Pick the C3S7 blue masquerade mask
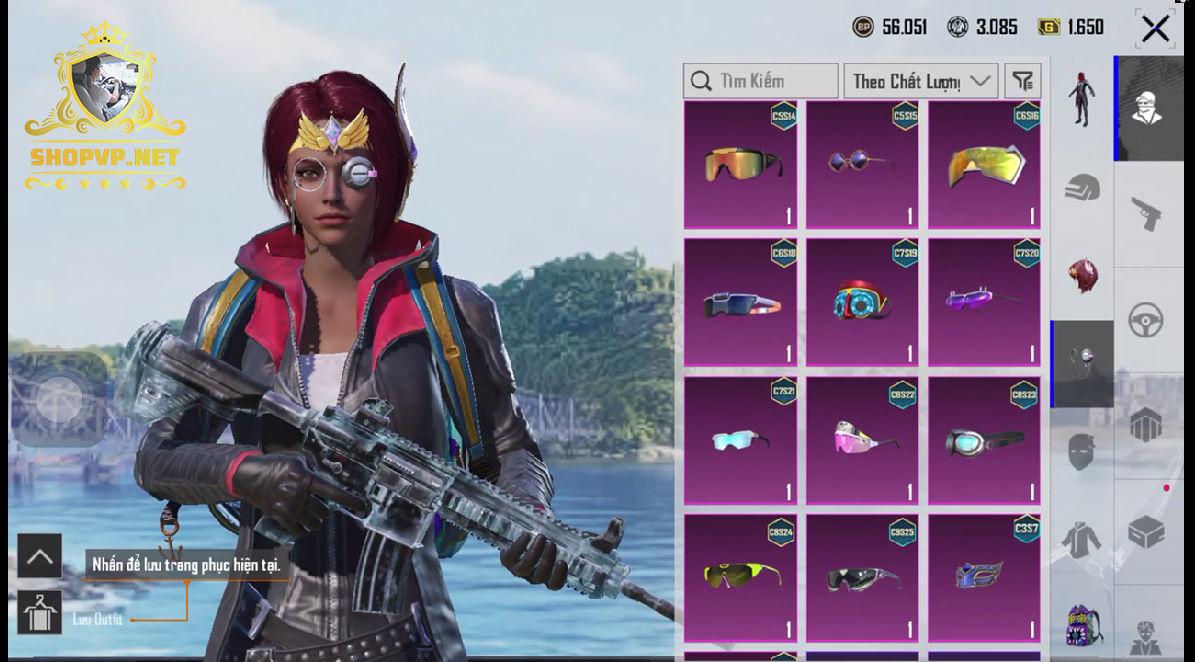 [984, 577]
